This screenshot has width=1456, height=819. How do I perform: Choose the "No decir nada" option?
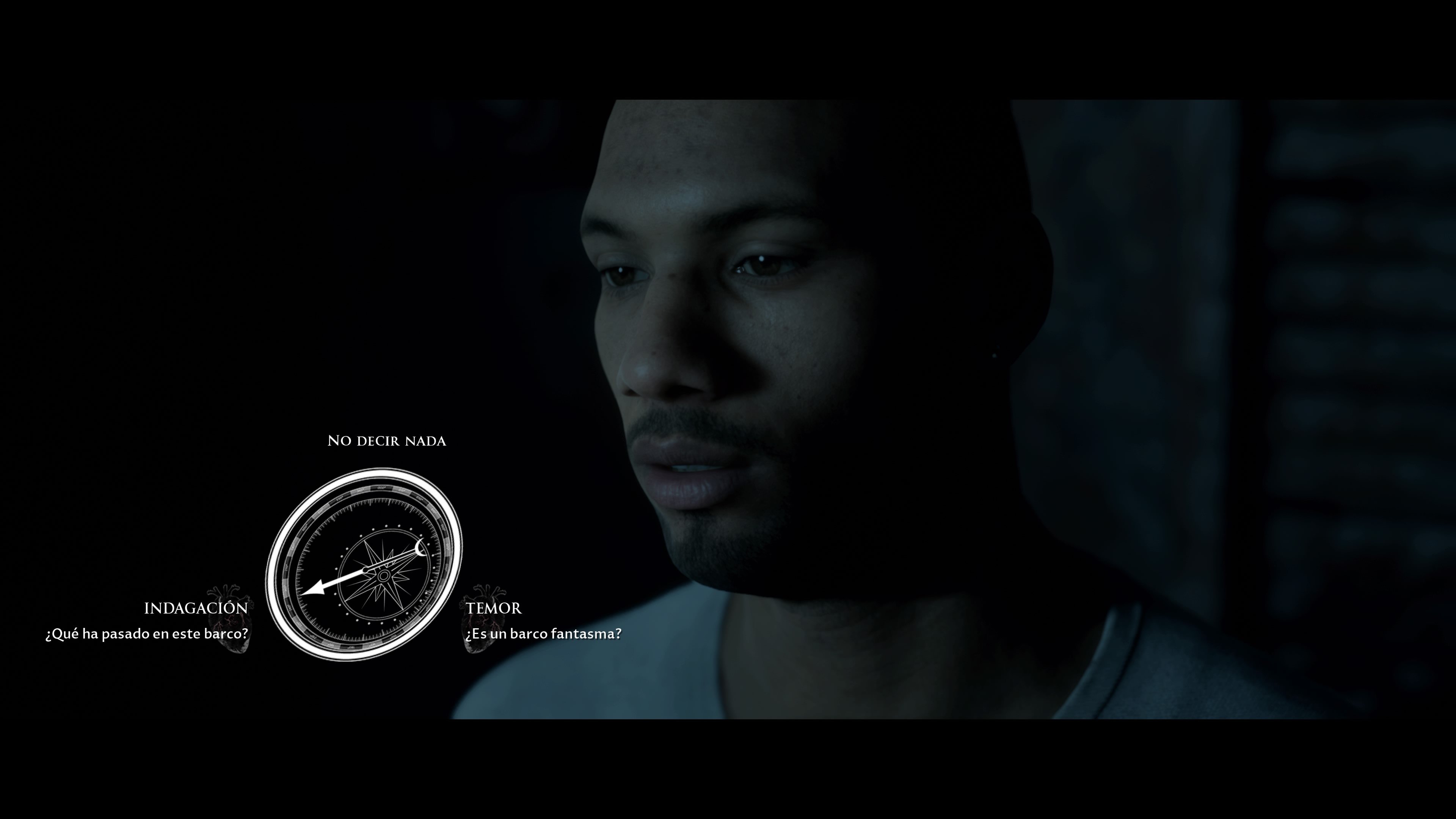point(387,441)
